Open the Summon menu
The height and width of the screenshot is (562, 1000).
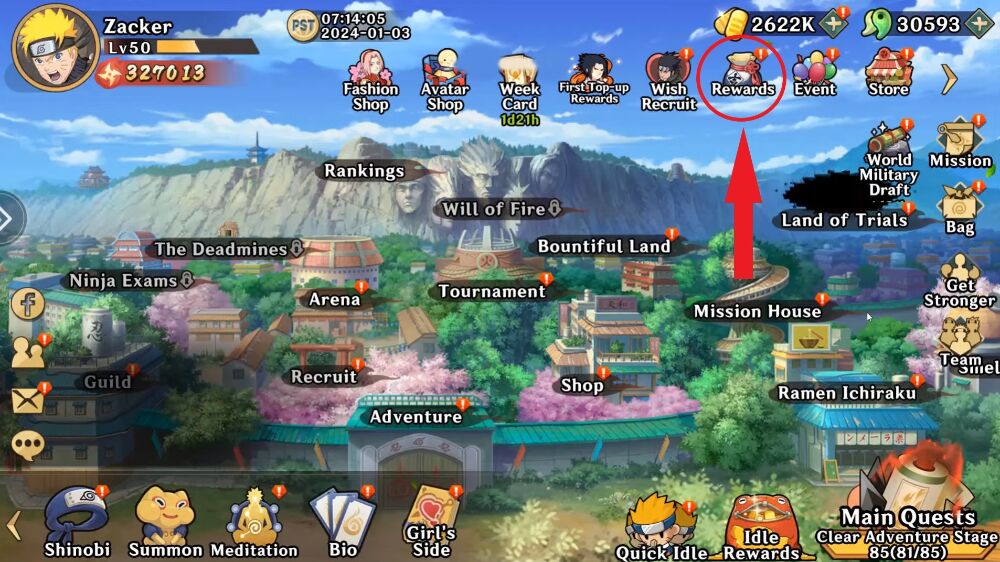click(165, 520)
